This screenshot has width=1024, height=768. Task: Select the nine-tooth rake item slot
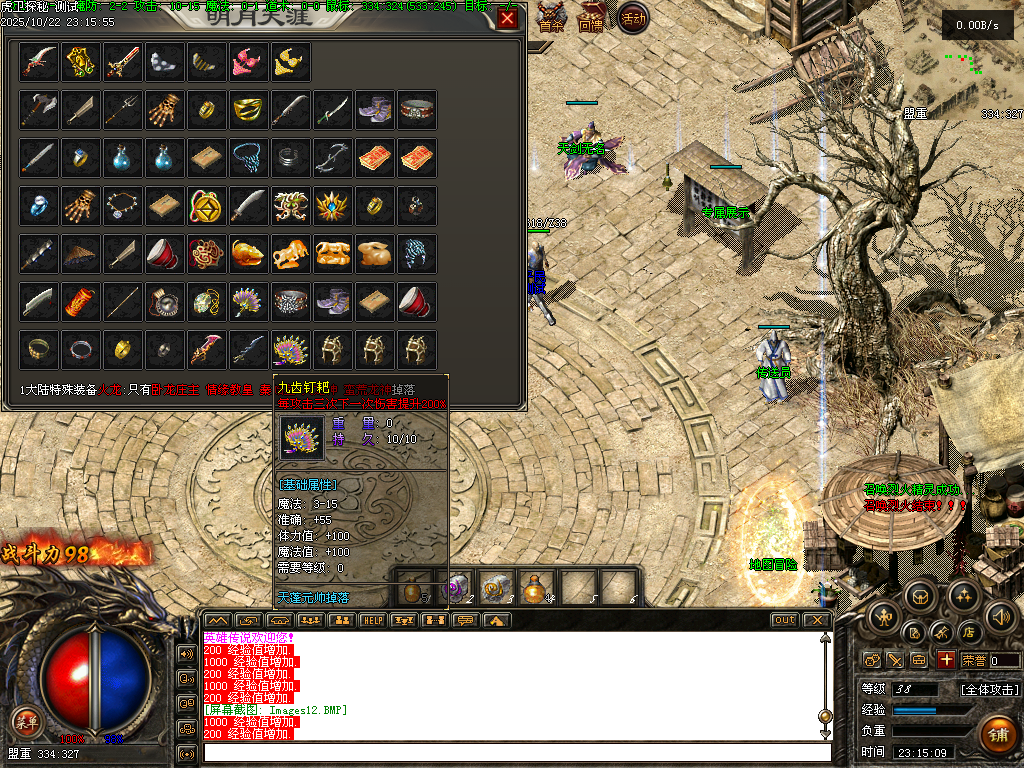[291, 349]
